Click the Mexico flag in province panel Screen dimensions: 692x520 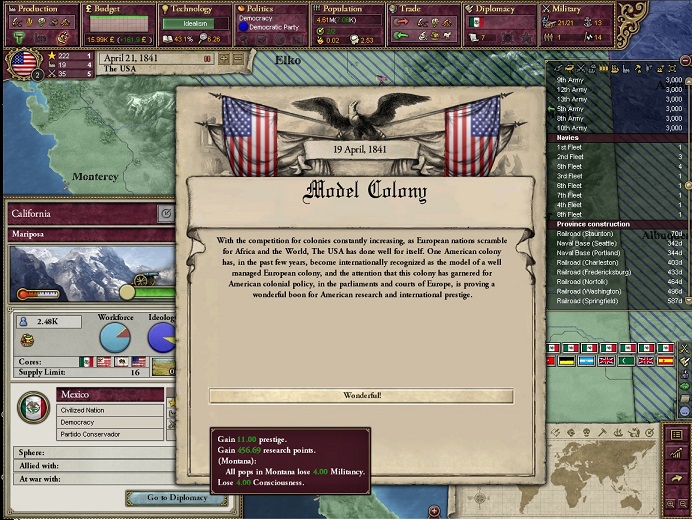[x=34, y=408]
